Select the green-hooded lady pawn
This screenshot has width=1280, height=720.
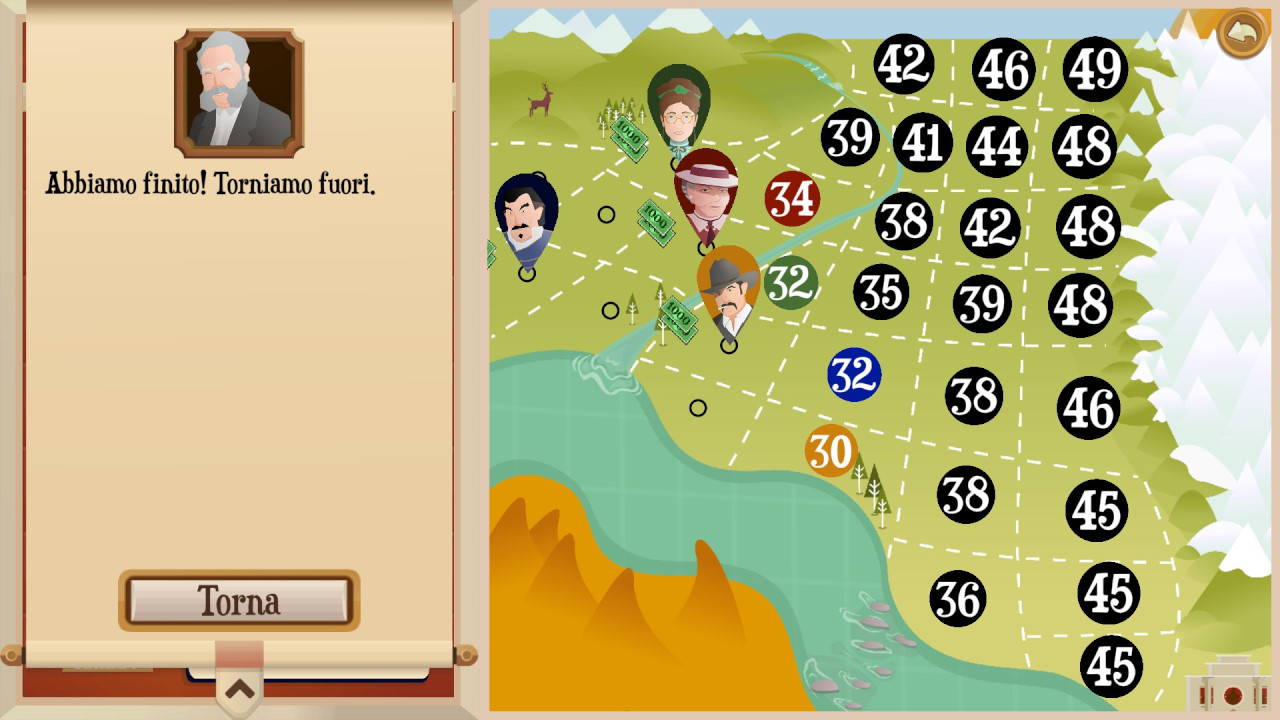coord(679,108)
